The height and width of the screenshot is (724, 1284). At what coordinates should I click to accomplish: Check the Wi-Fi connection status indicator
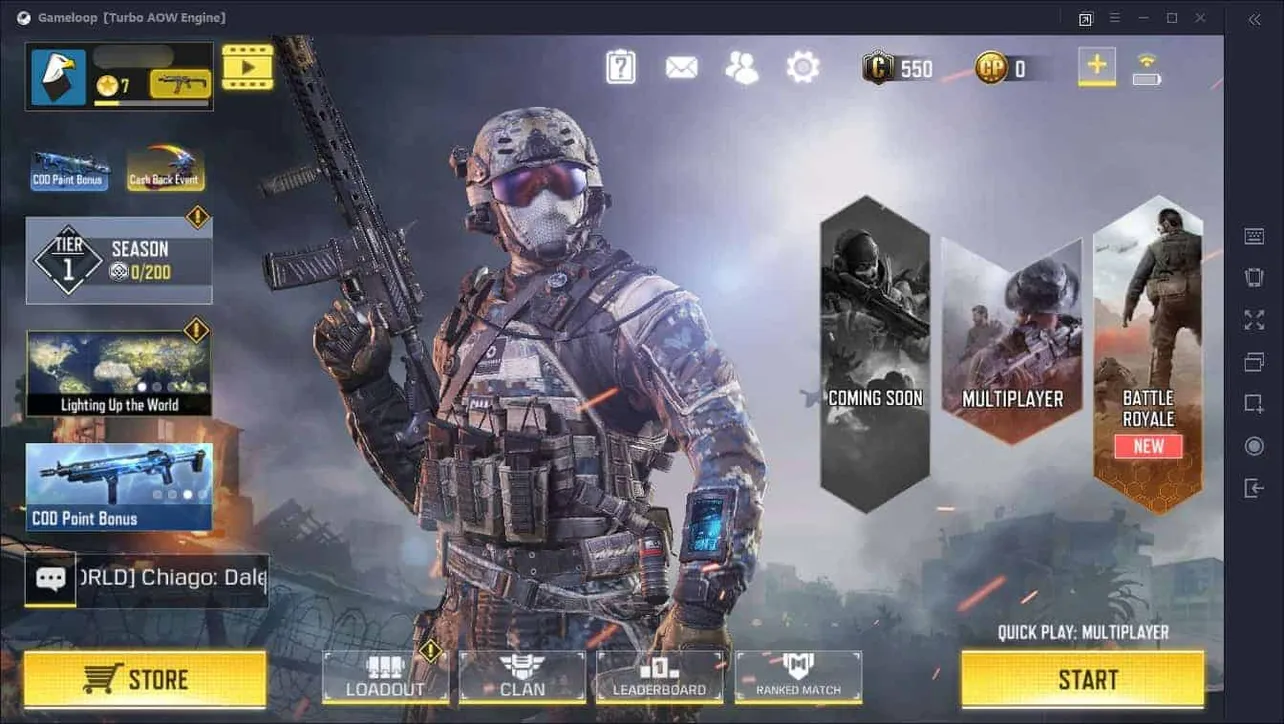(1148, 62)
